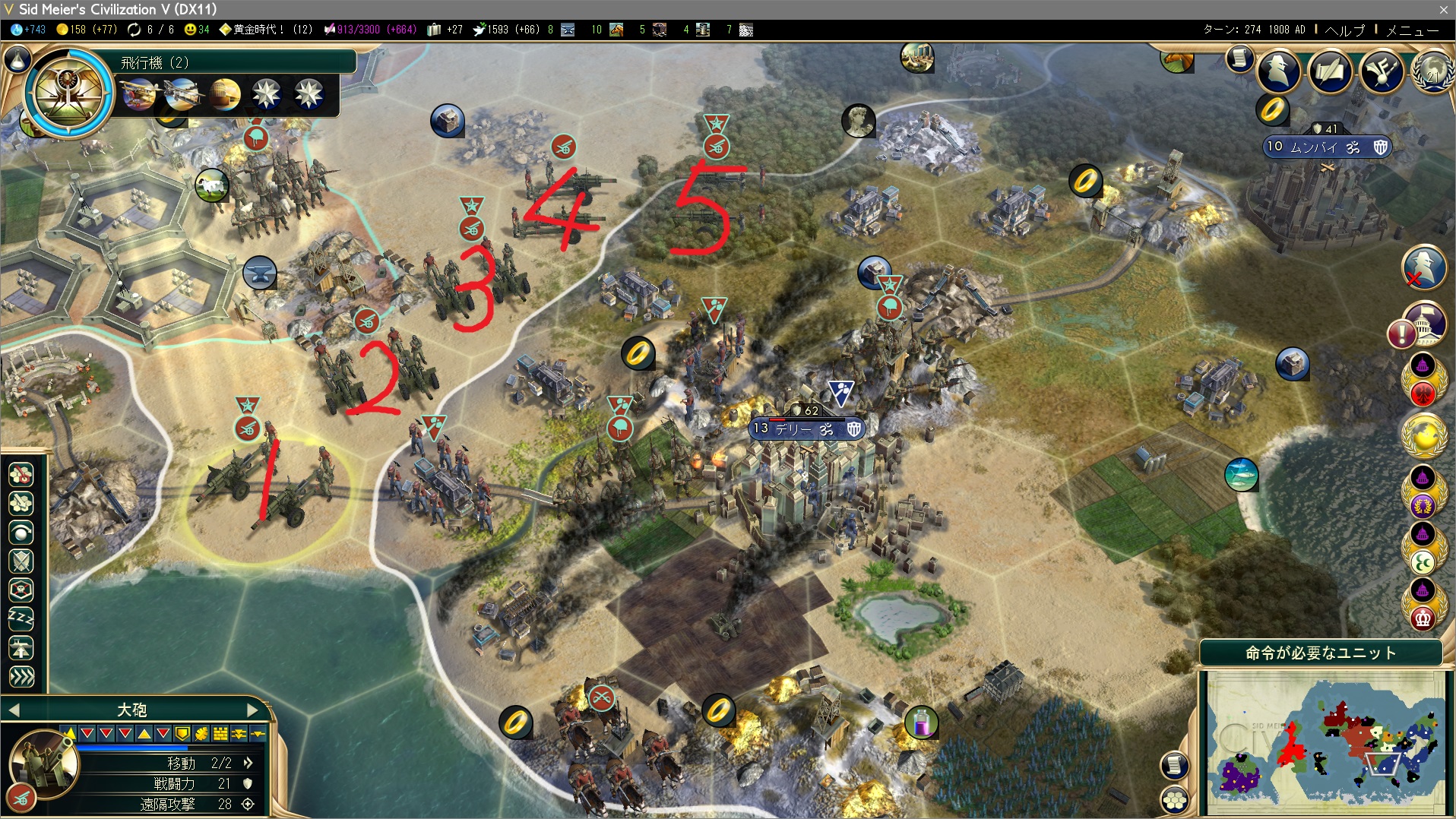
Task: Cycle to the next unit with right arrow
Action: pos(254,710)
